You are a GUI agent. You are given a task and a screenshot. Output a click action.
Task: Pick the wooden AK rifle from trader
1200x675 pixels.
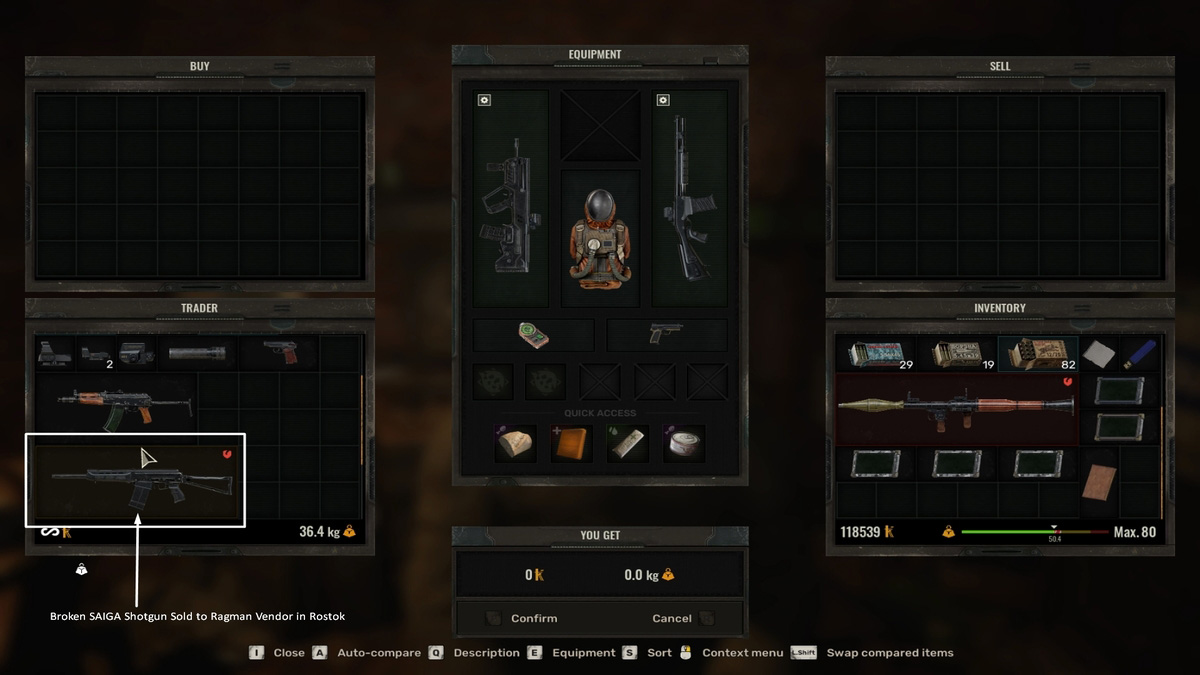coord(118,405)
